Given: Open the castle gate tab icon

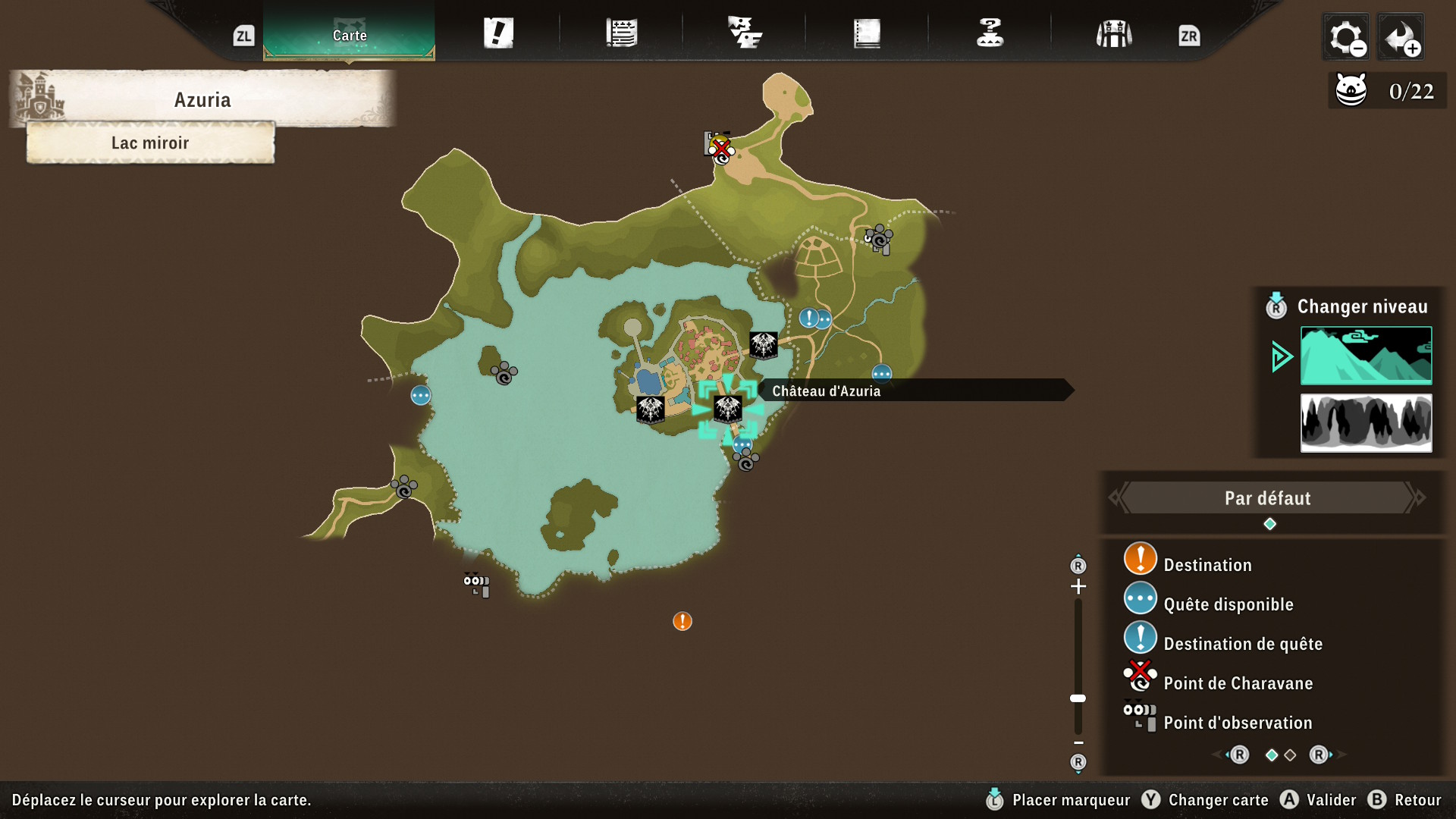Looking at the screenshot, I should click(1113, 34).
